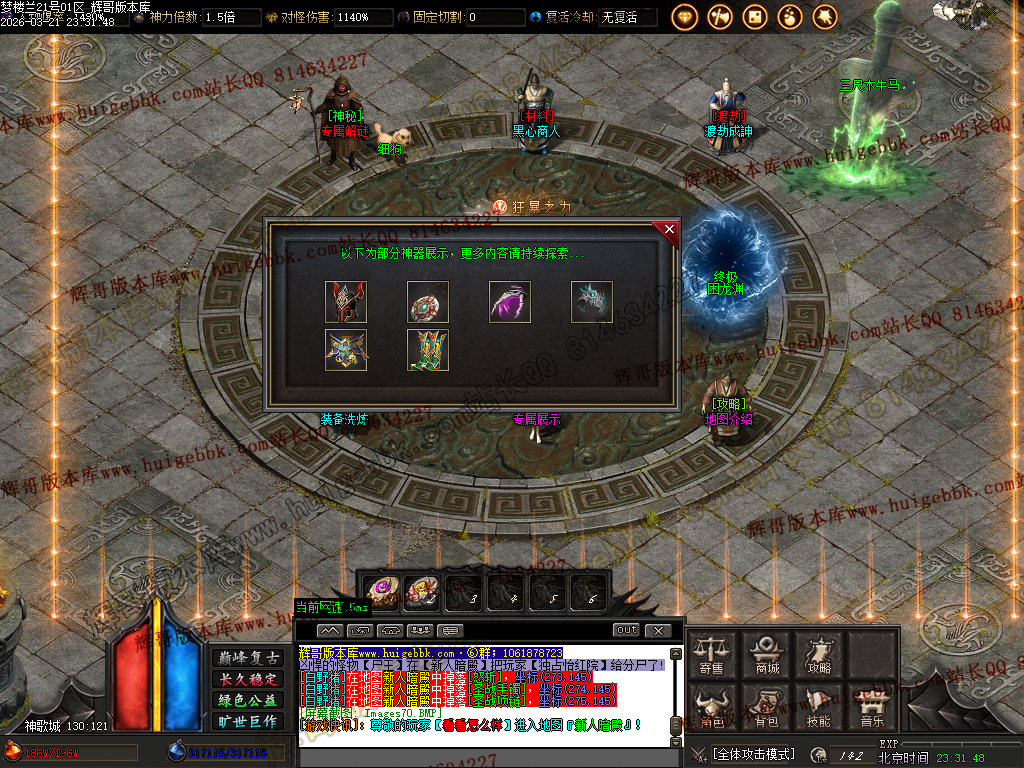Open the 攻略 guide panel
Viewport: 1024px width, 768px height.
point(819,653)
